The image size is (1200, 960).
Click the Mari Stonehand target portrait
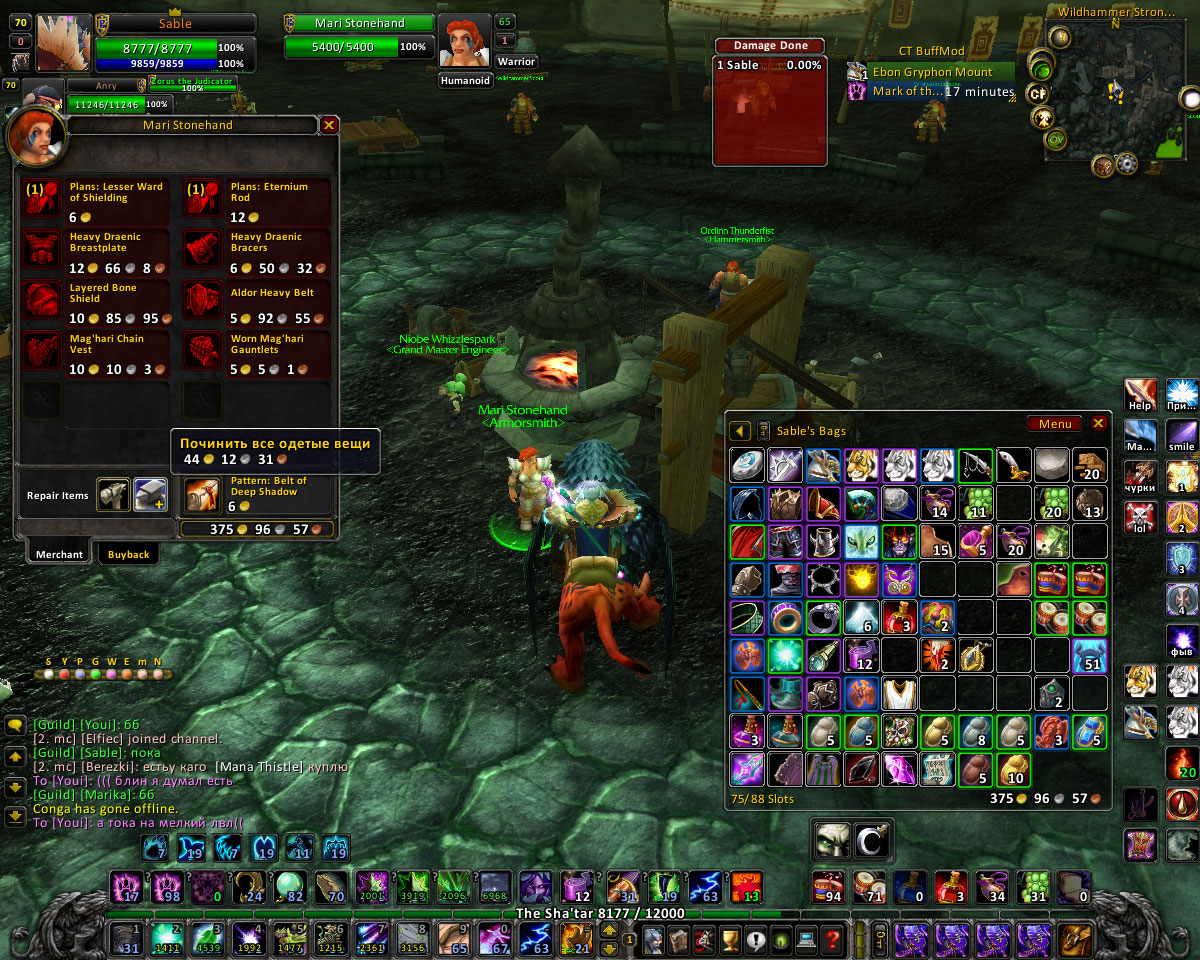[x=465, y=42]
